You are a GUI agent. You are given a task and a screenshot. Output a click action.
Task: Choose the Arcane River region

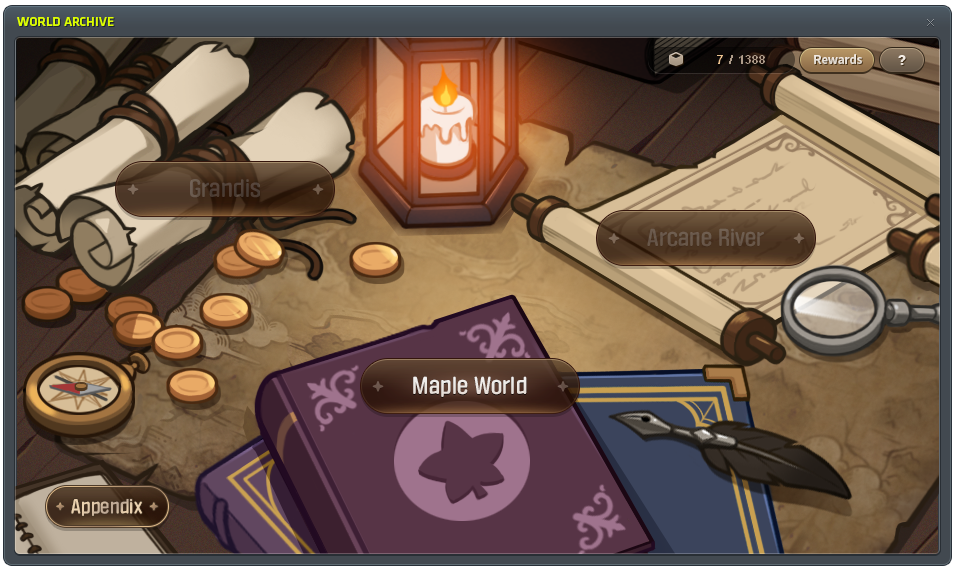coord(705,238)
